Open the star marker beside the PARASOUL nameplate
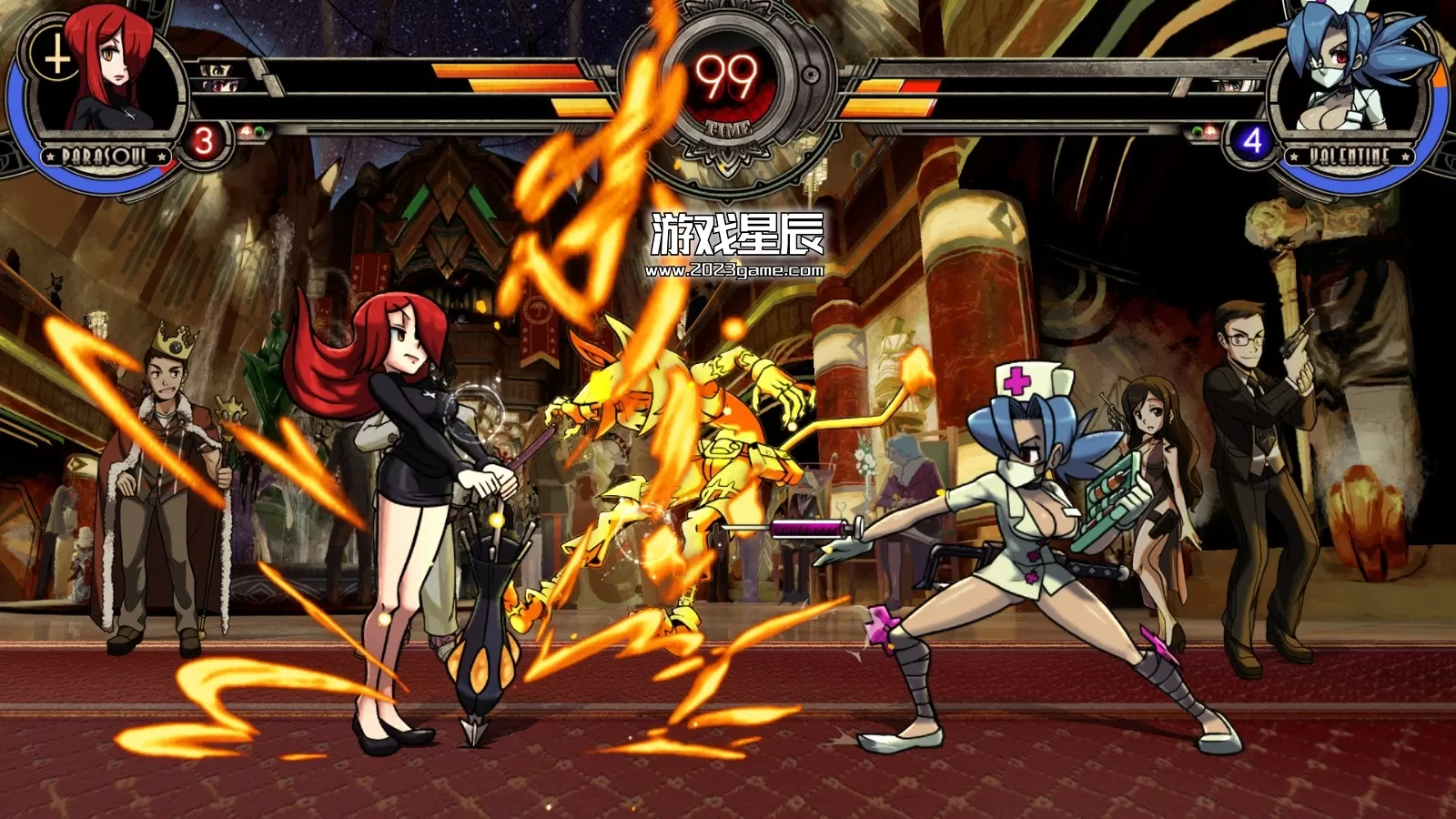Image resolution: width=1456 pixels, height=819 pixels. tap(49, 156)
